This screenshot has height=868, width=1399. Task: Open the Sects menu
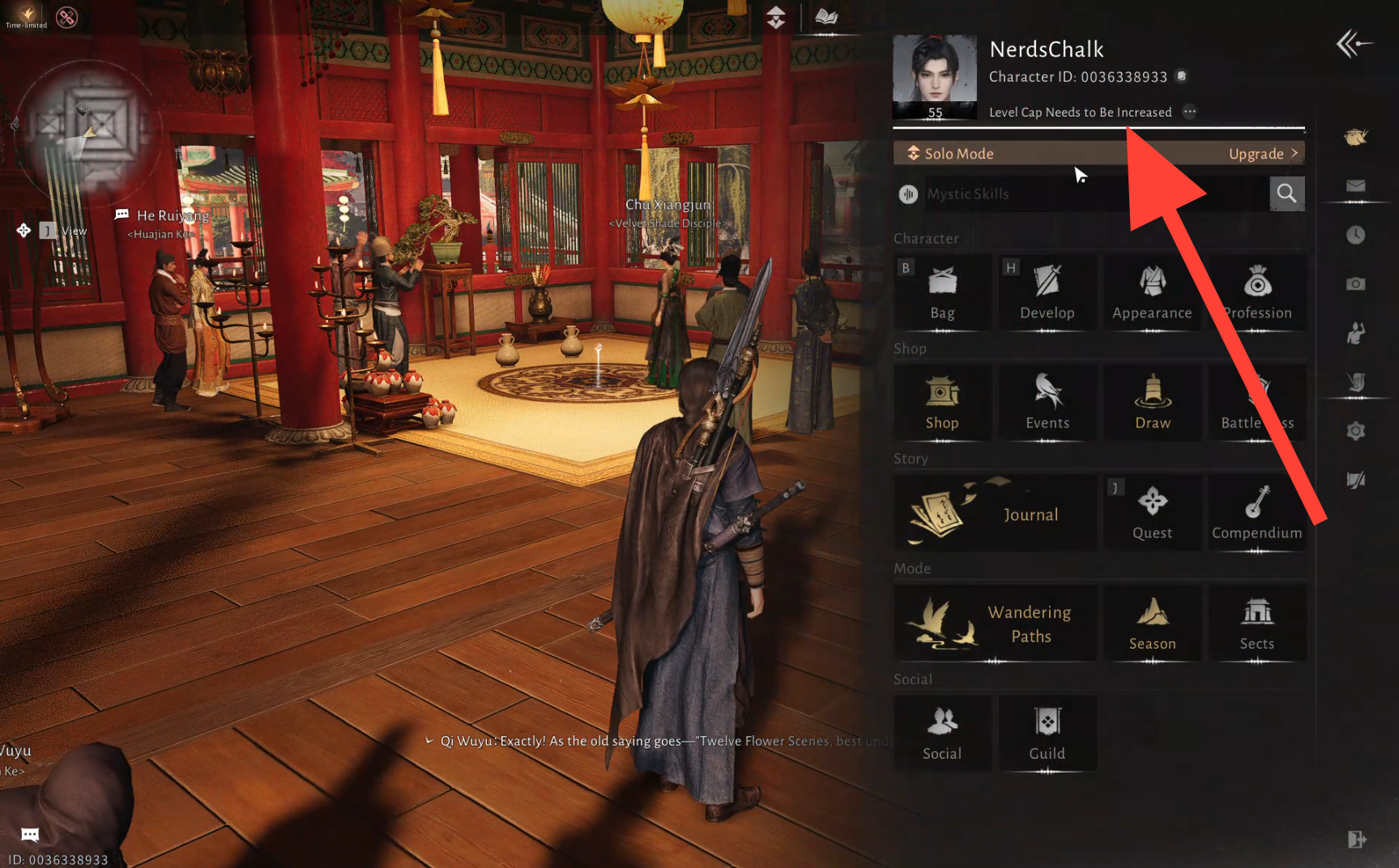tap(1256, 623)
